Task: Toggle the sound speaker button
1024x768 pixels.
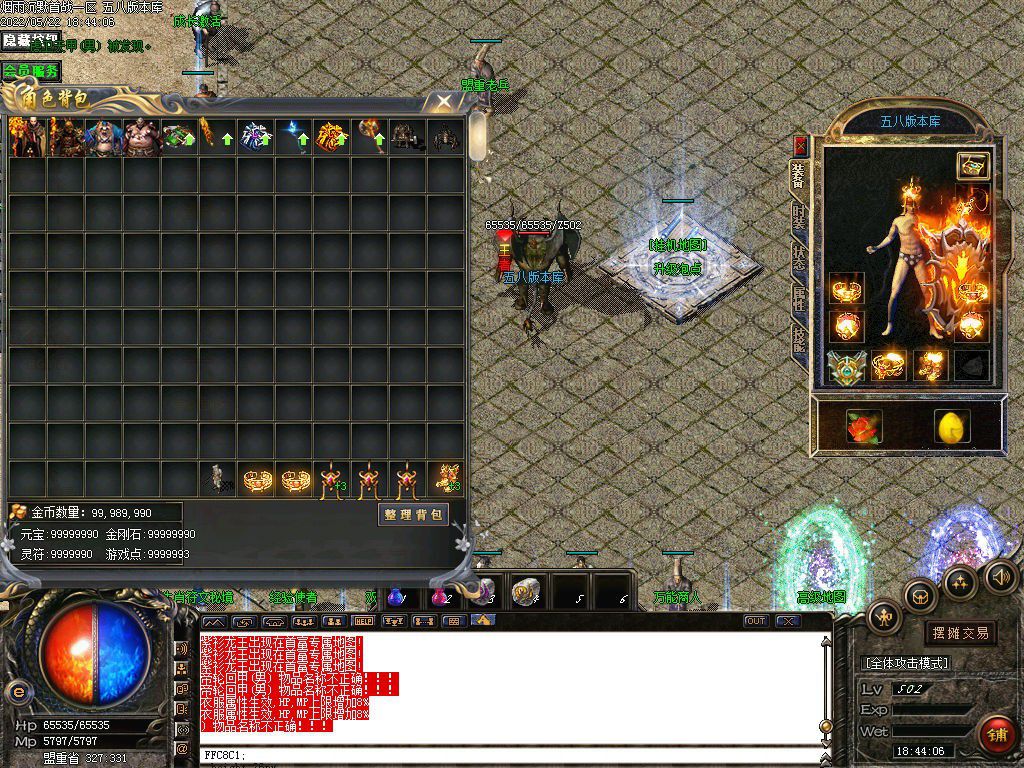Action: click(x=1001, y=575)
